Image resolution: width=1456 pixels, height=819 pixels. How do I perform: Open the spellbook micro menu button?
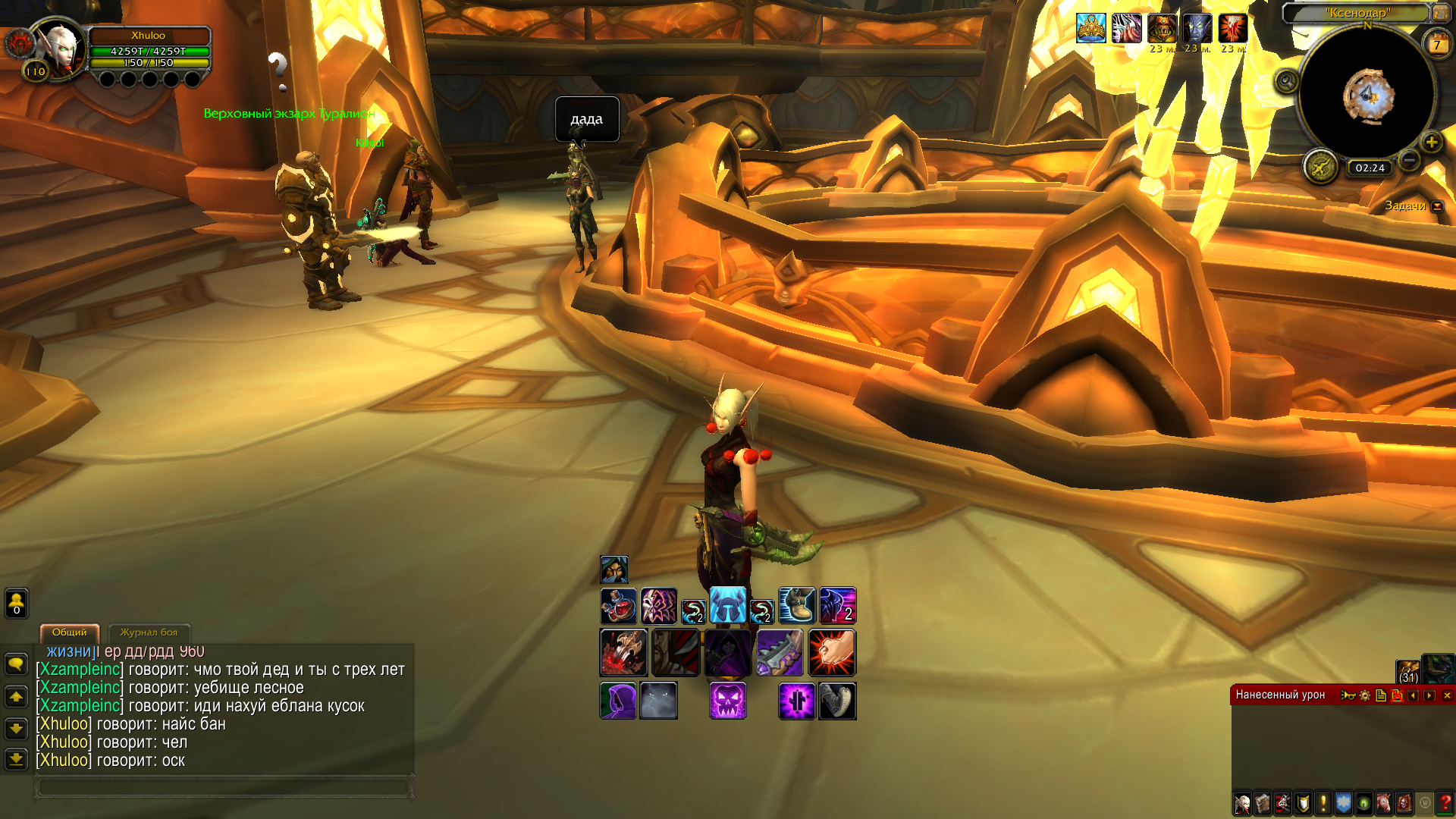click(x=1263, y=803)
